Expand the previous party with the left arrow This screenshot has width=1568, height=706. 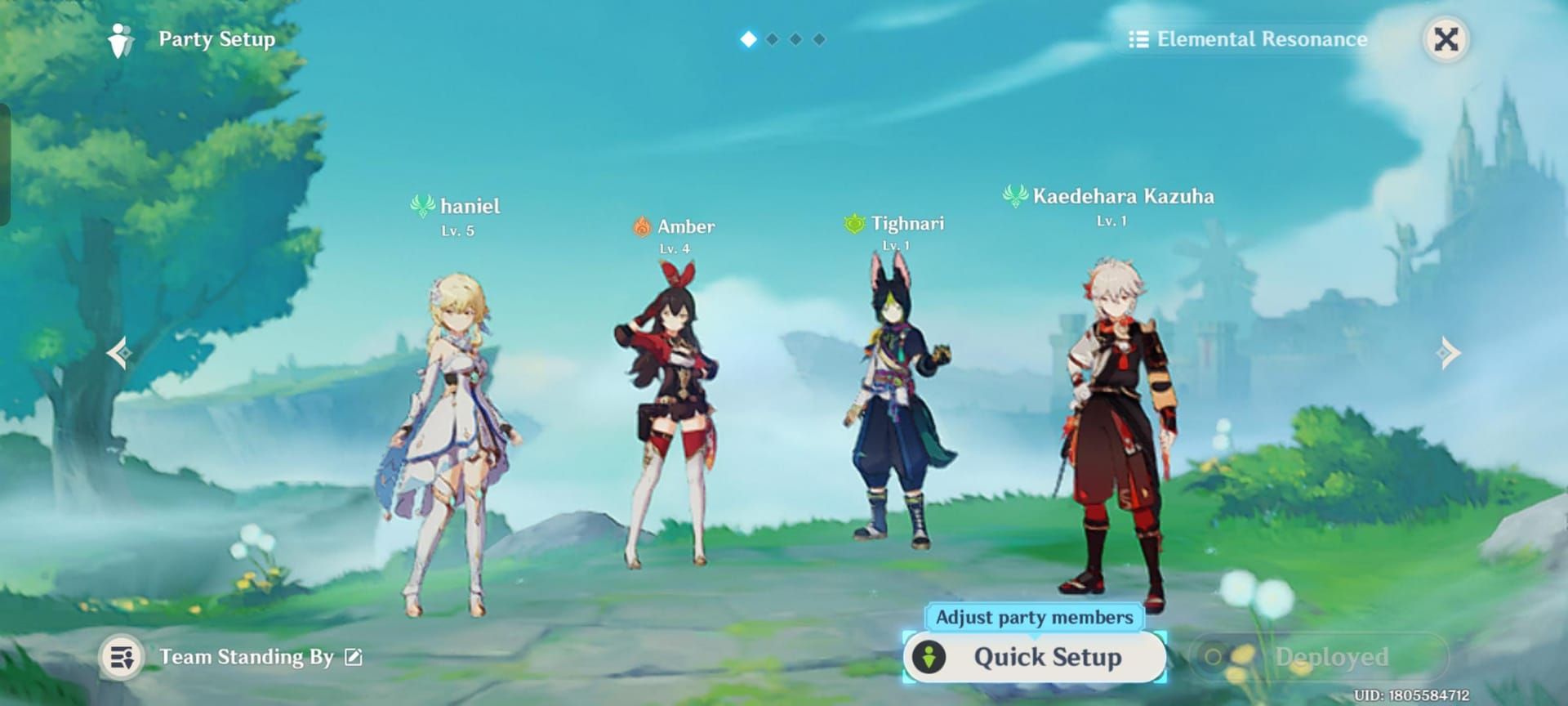118,352
